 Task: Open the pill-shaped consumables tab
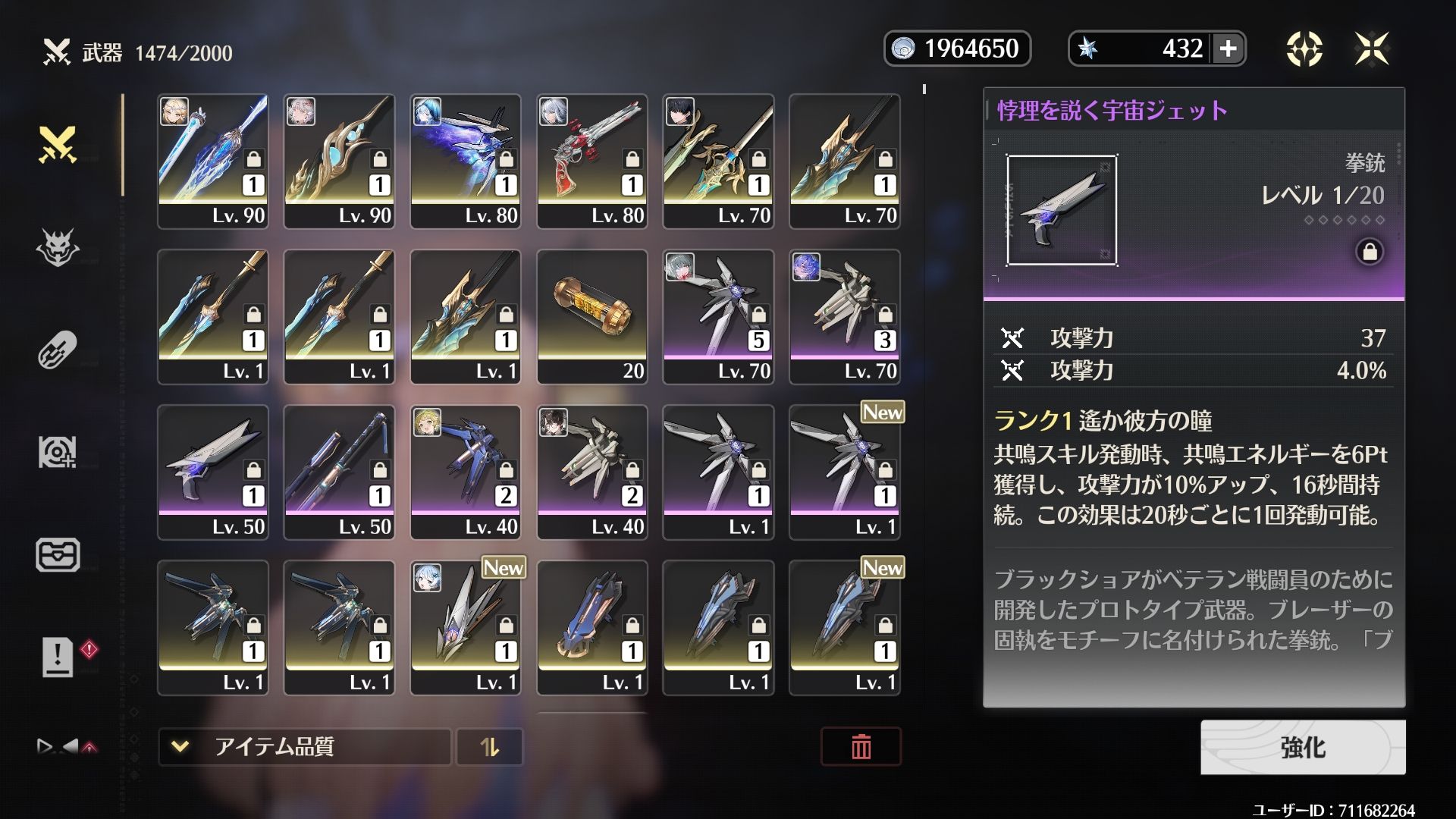[x=58, y=350]
